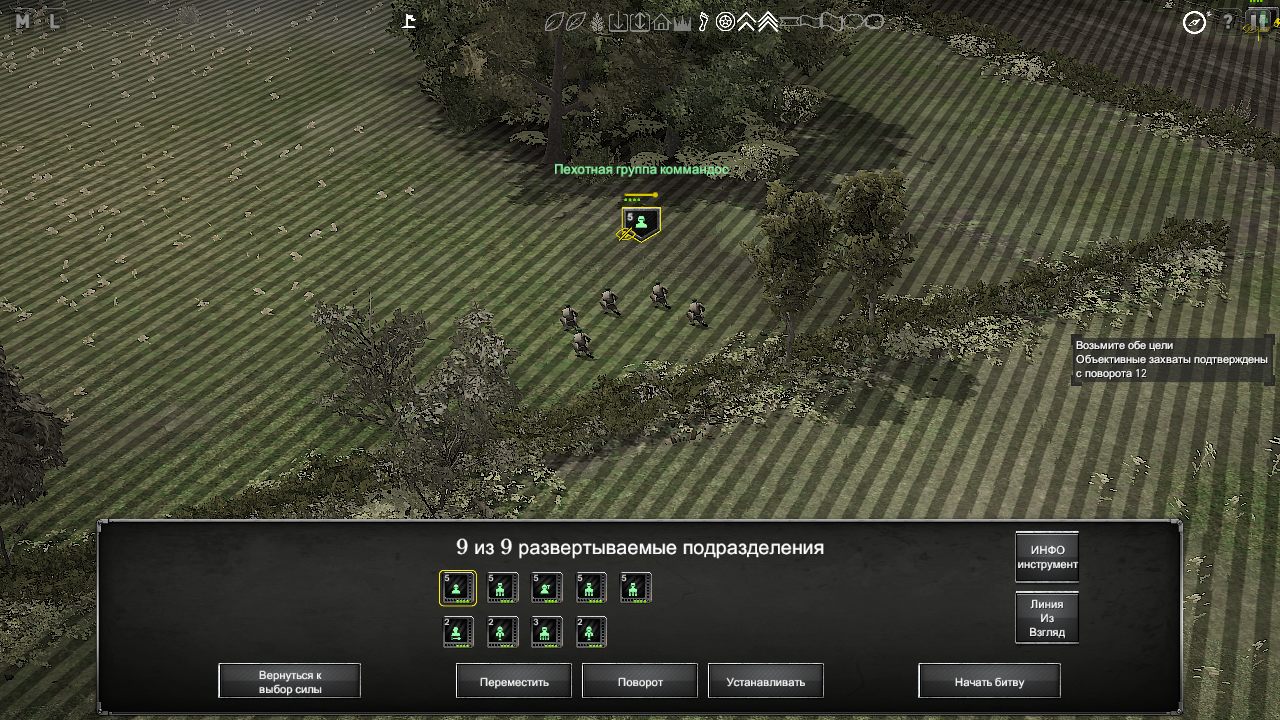The width and height of the screenshot is (1280, 720).
Task: Click the commando squad marker on map
Action: click(641, 223)
